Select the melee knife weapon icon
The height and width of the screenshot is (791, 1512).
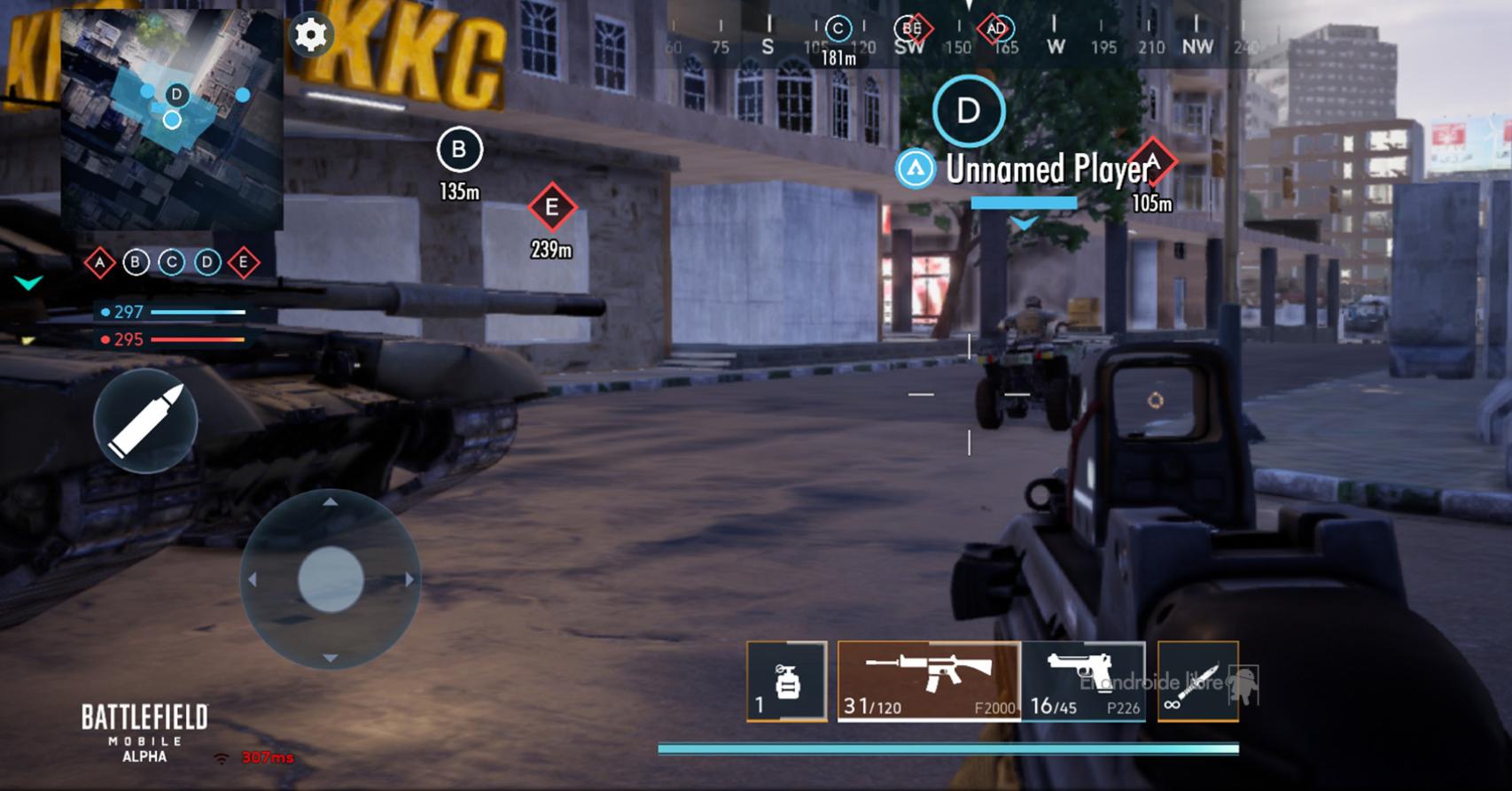tap(1196, 681)
